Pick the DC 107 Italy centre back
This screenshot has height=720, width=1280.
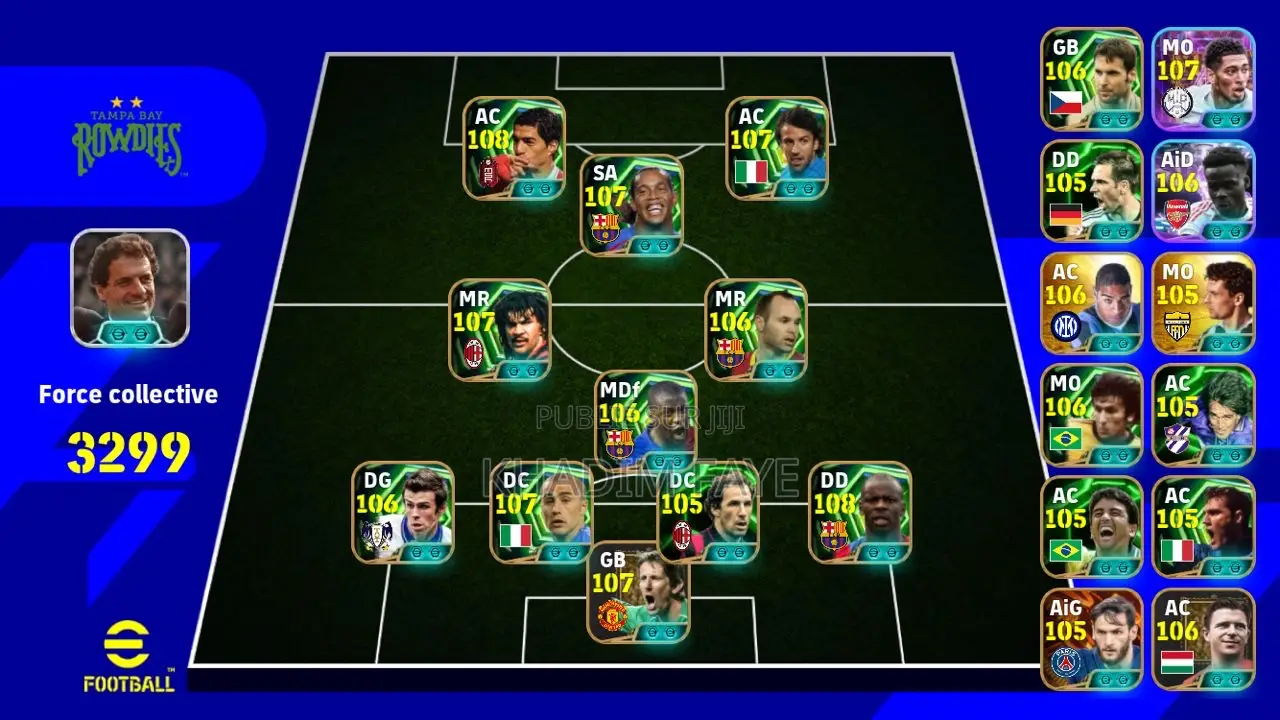tap(541, 512)
